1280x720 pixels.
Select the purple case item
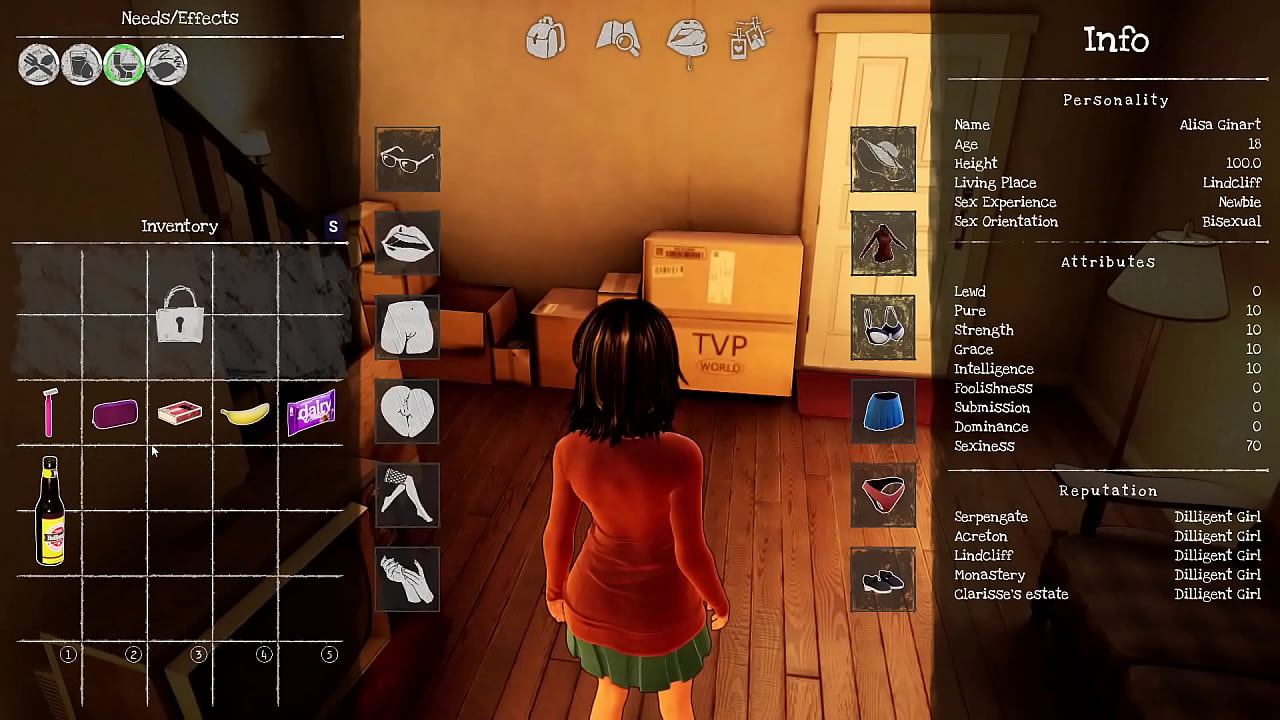tap(115, 413)
